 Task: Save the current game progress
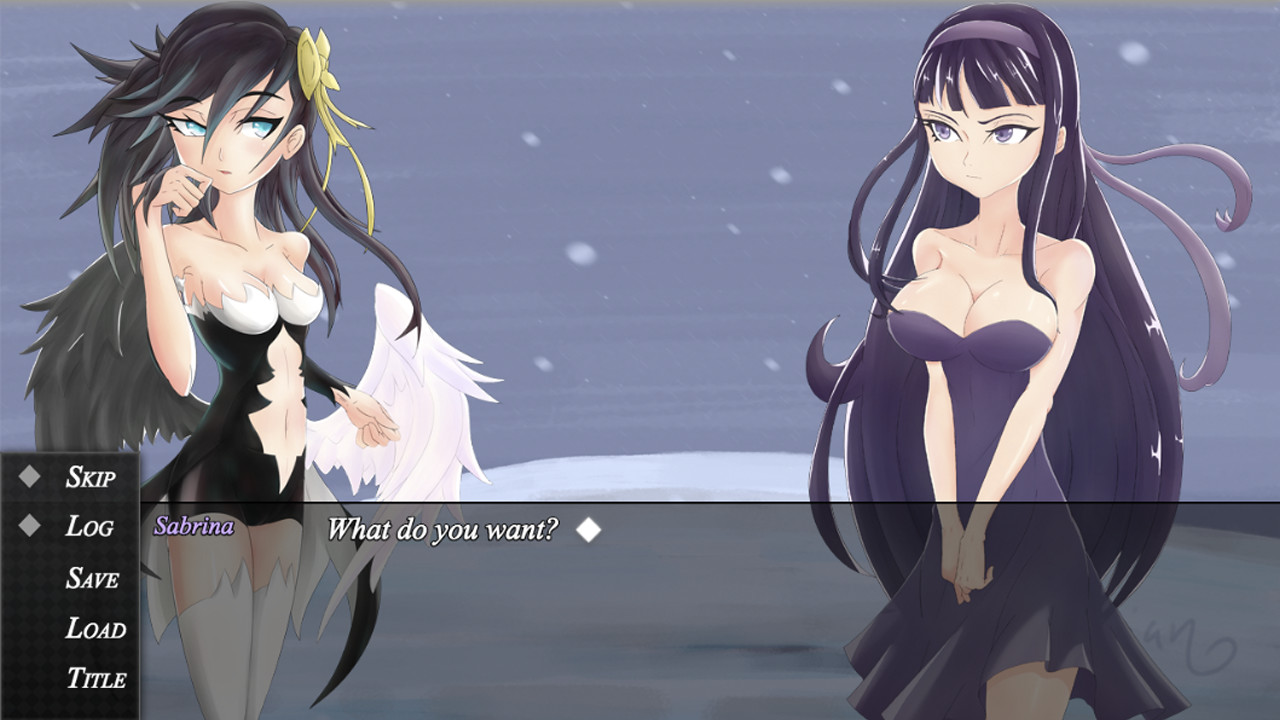pos(93,579)
